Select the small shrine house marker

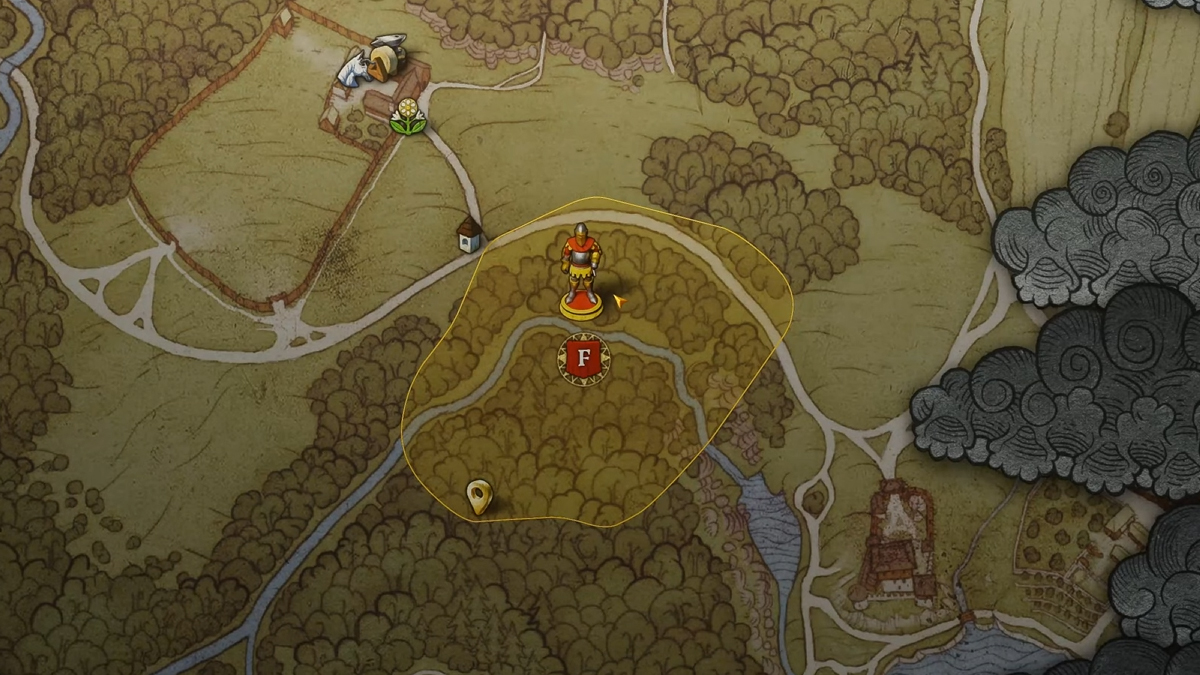pos(469,234)
